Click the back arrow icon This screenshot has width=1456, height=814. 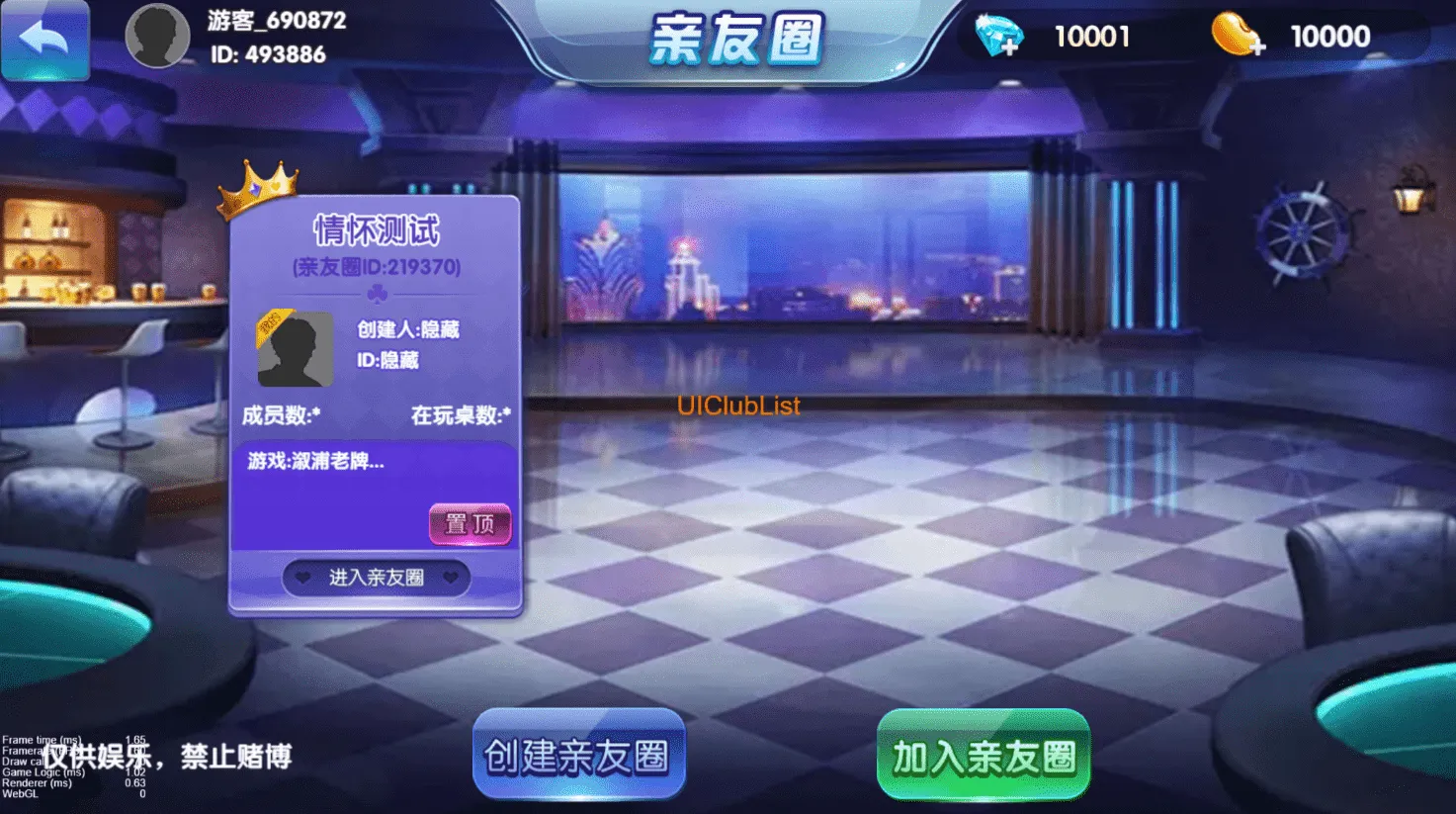point(44,40)
